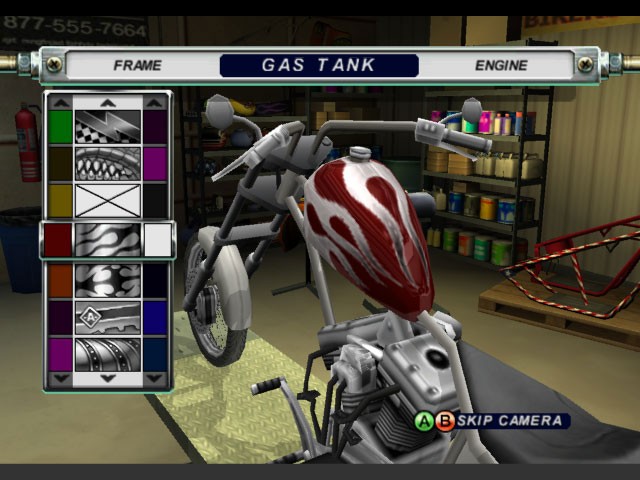This screenshot has width=640, height=480.
Task: Choose the white color swatch
Action: (x=157, y=240)
